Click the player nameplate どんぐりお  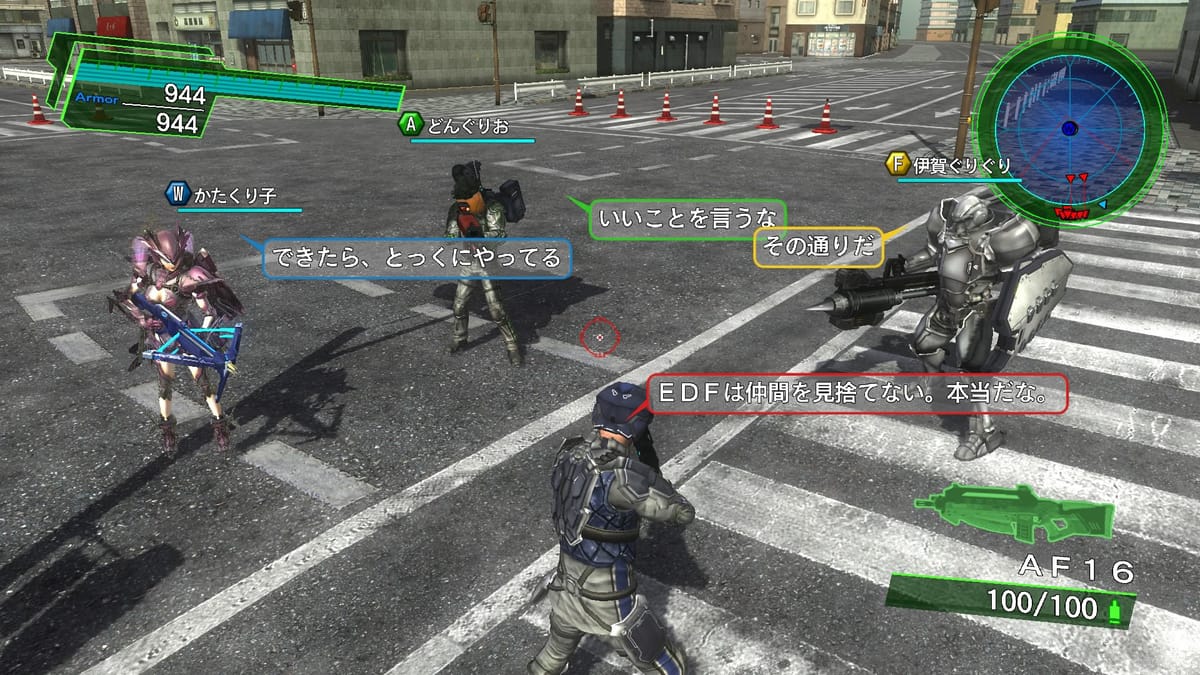(x=467, y=126)
